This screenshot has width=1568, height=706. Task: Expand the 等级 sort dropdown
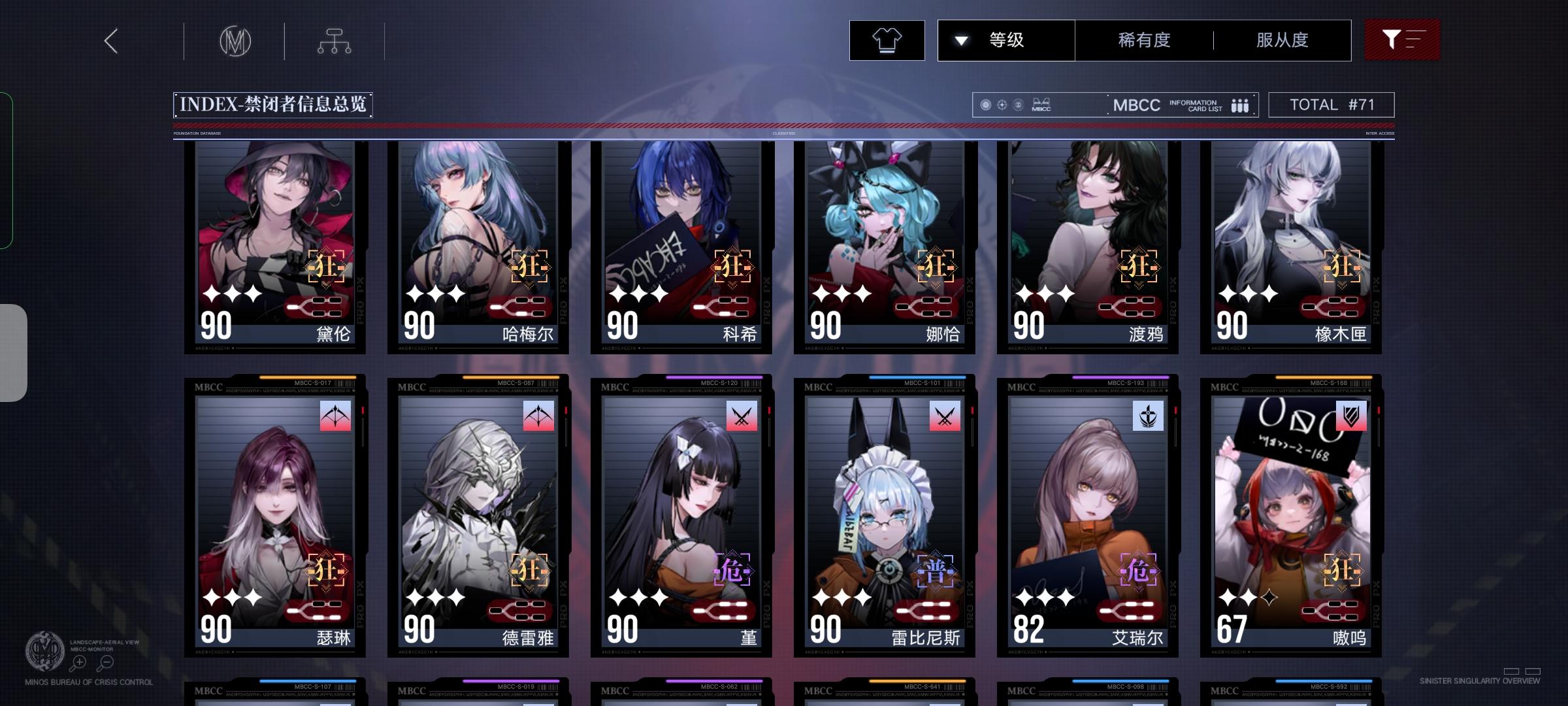pyautogui.click(x=1006, y=40)
